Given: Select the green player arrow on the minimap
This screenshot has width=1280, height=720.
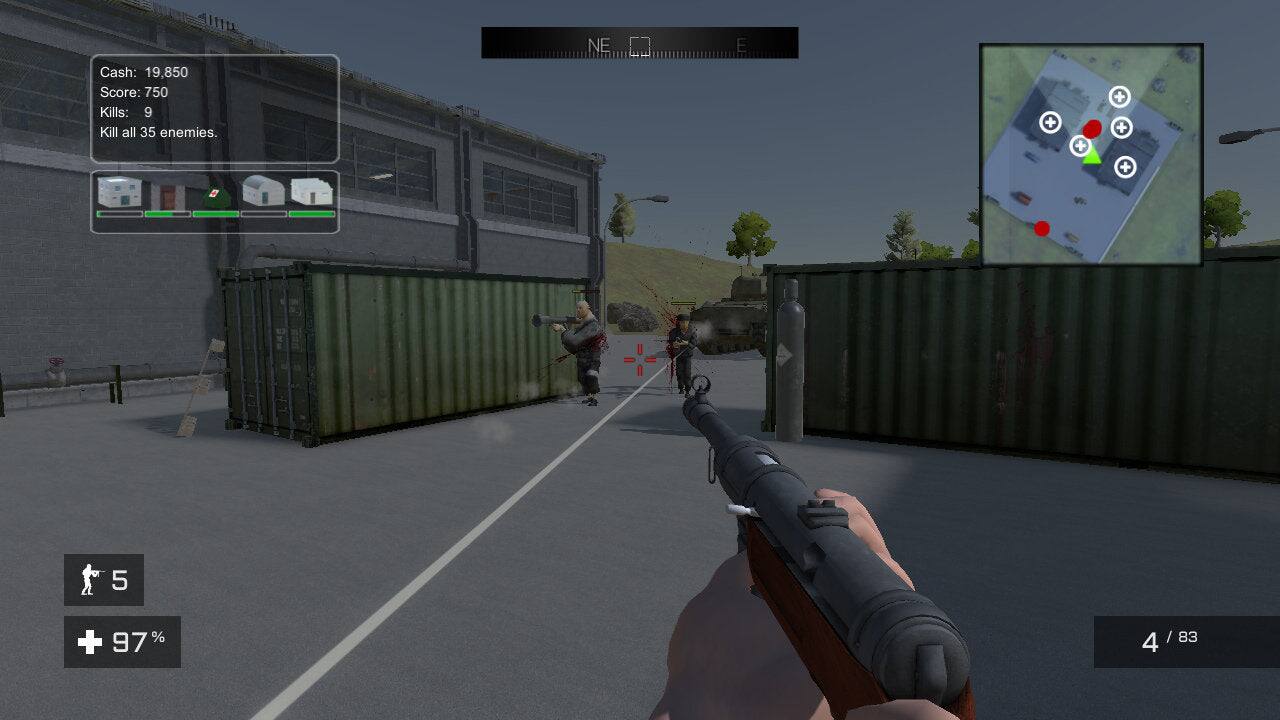Looking at the screenshot, I should click(x=1092, y=158).
